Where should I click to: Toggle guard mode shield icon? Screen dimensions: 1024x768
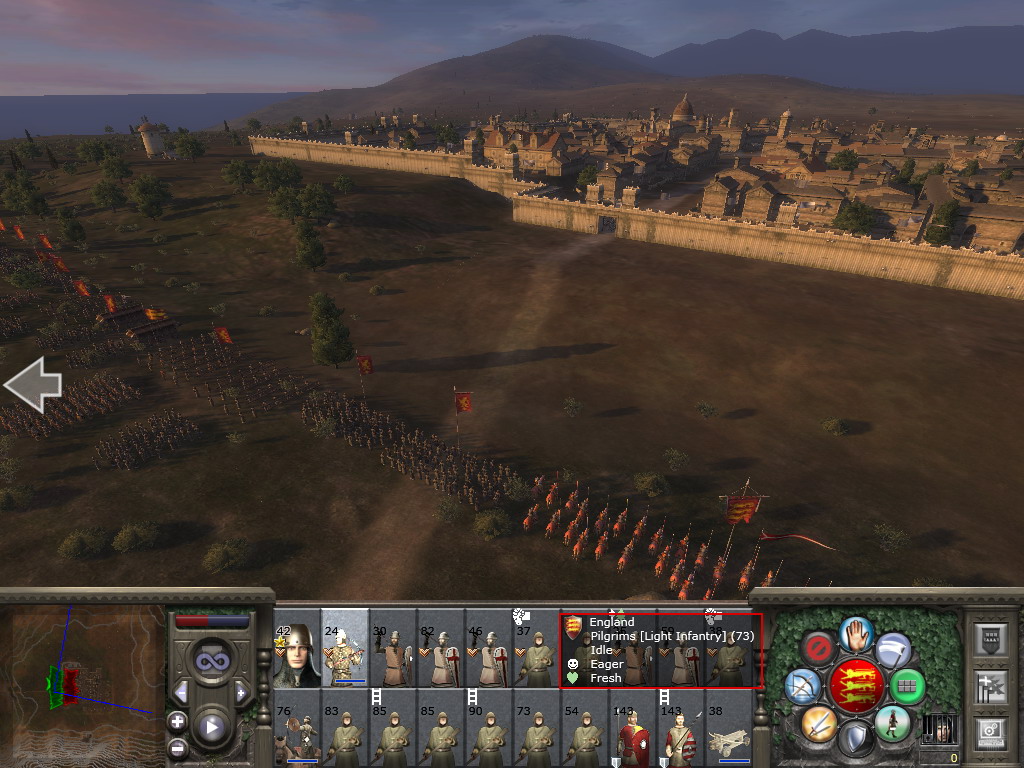(x=856, y=739)
